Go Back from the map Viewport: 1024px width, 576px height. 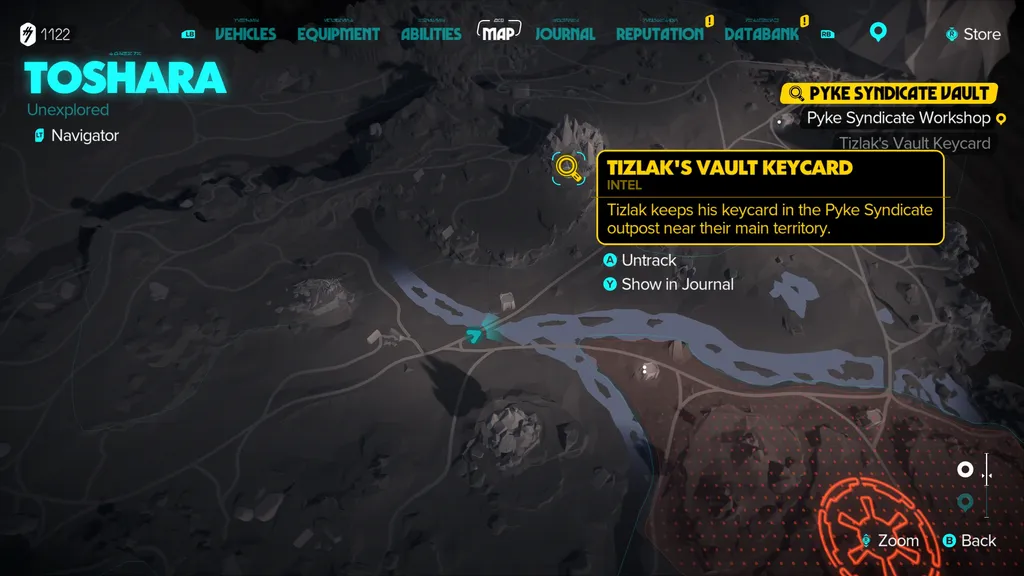(970, 541)
